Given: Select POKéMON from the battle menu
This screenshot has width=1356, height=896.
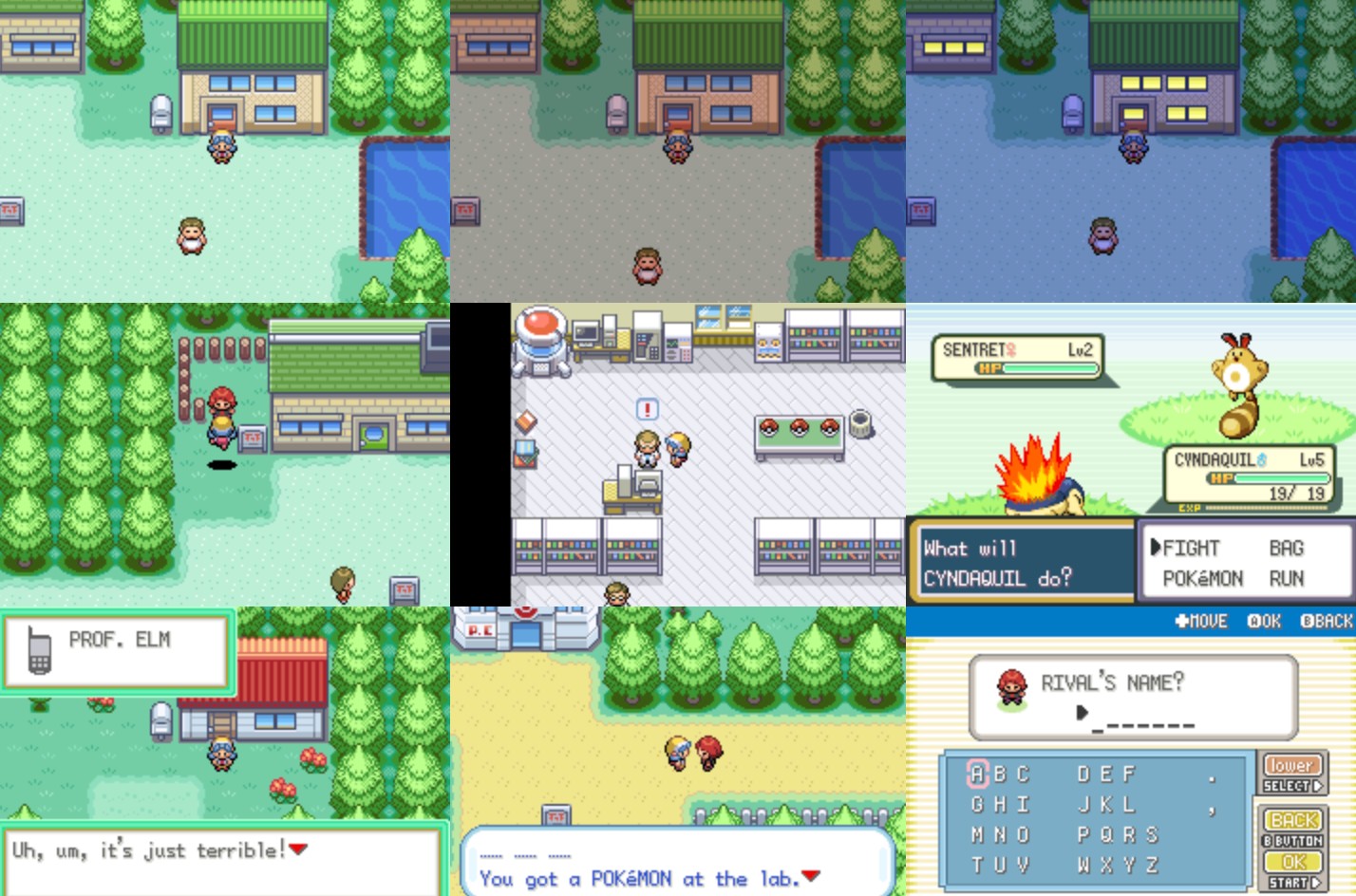Looking at the screenshot, I should tap(1202, 579).
